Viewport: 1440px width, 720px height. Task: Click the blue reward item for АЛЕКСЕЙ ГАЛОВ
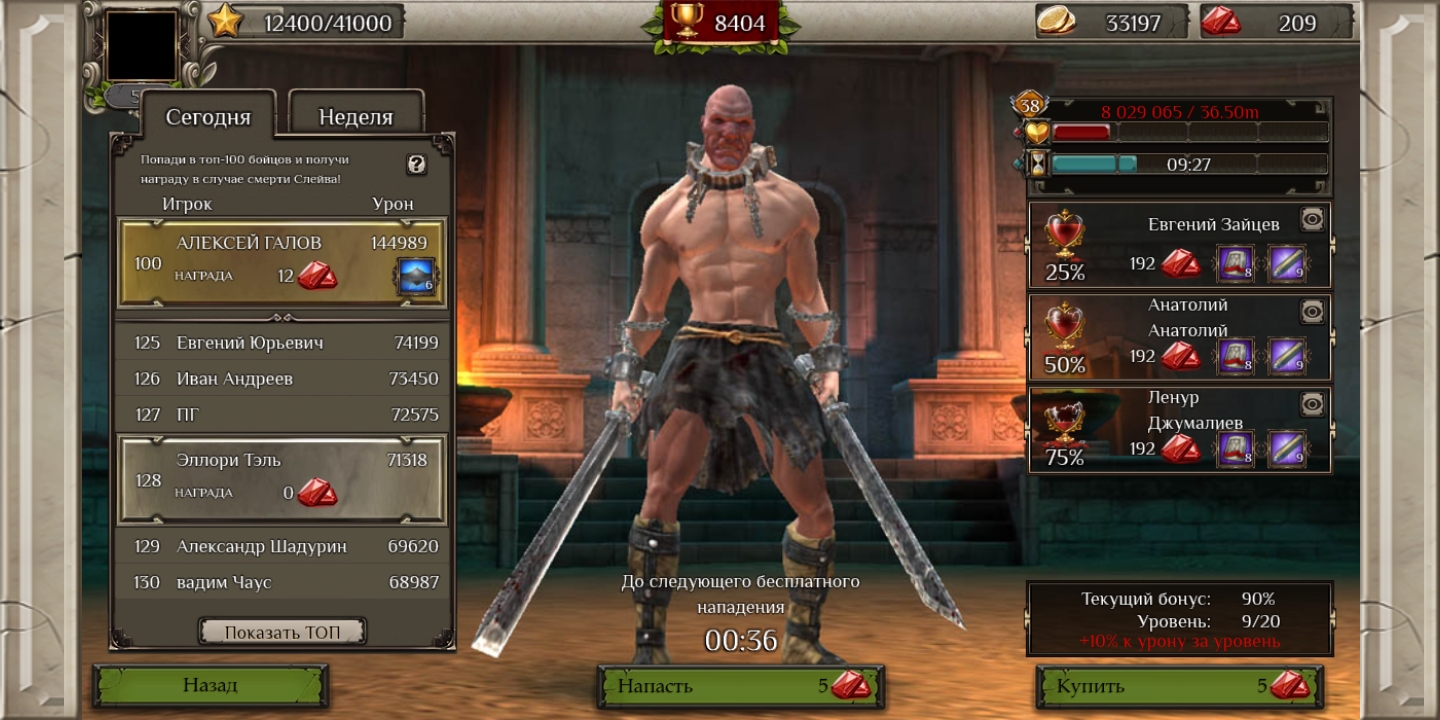(x=416, y=277)
